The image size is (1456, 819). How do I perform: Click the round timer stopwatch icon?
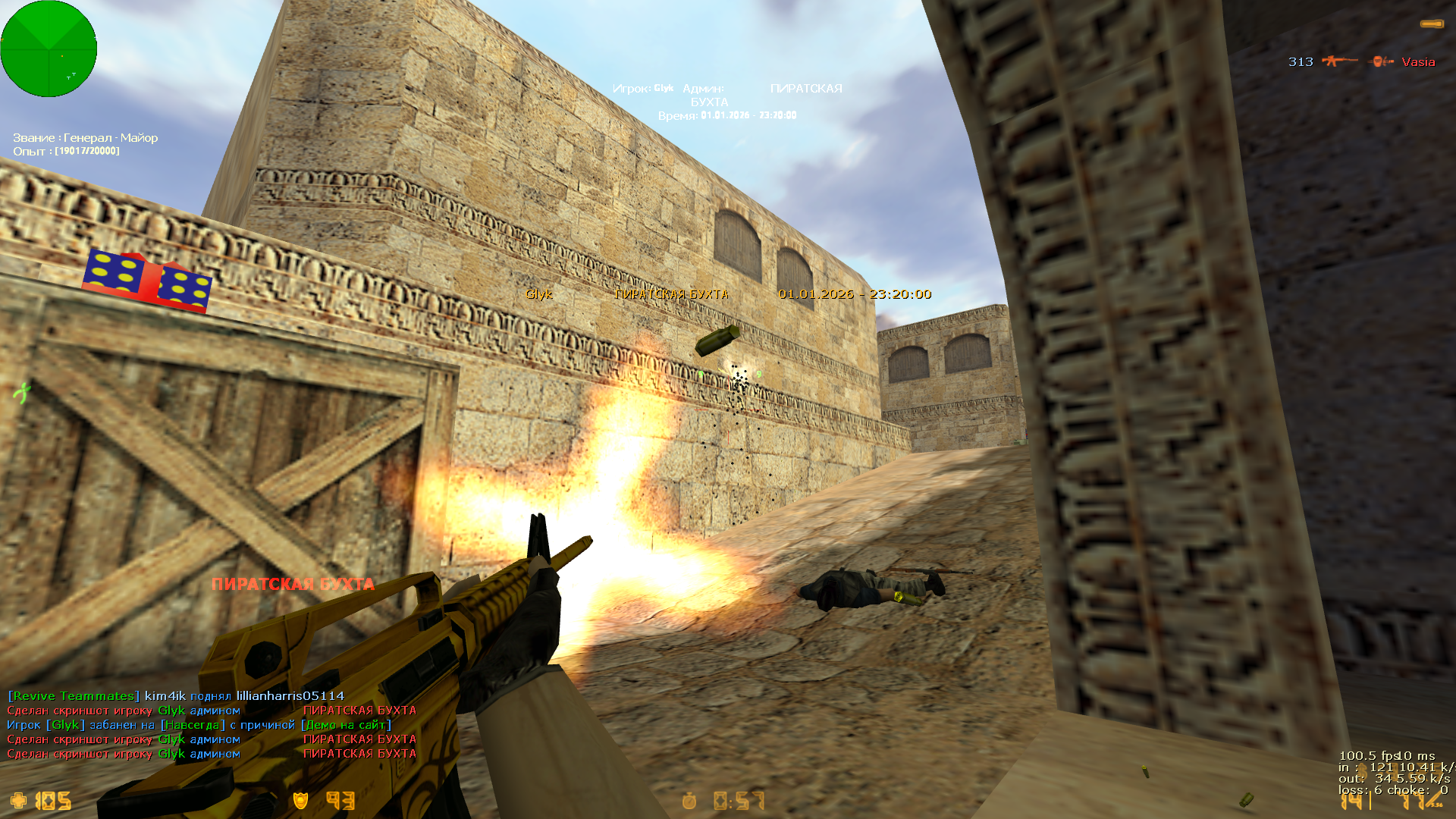click(x=689, y=801)
